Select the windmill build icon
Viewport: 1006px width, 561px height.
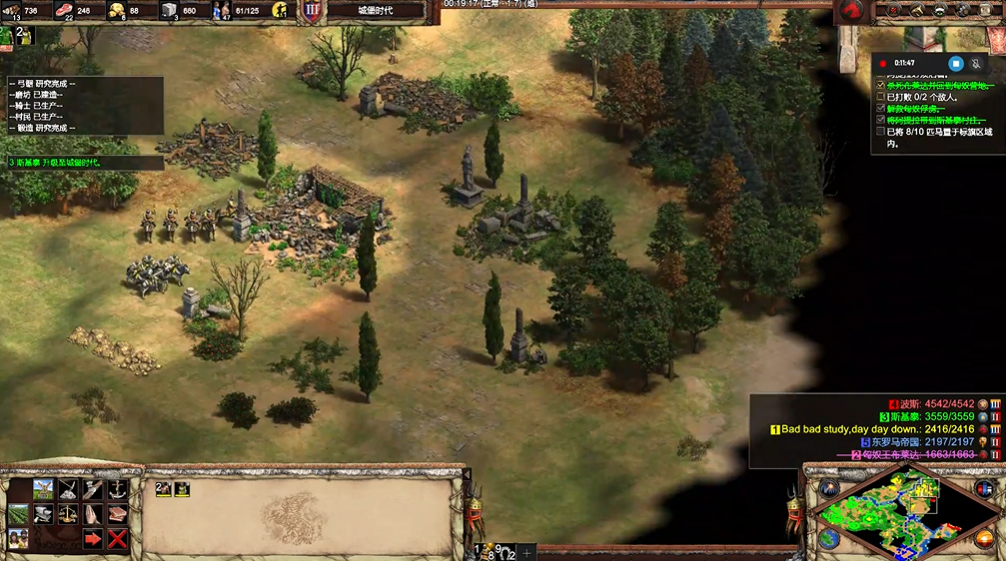pos(44,489)
